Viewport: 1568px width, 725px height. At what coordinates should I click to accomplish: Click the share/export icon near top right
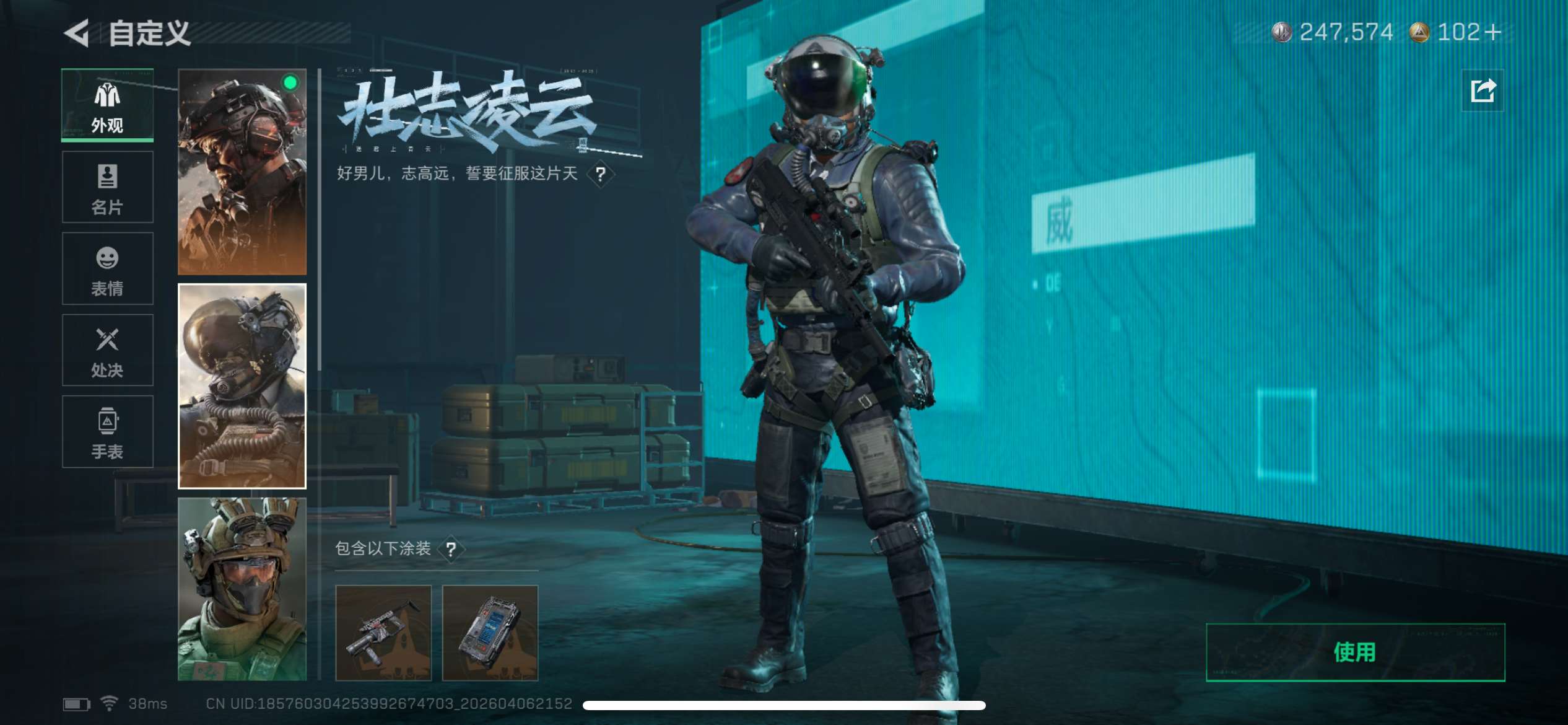pos(1483,90)
